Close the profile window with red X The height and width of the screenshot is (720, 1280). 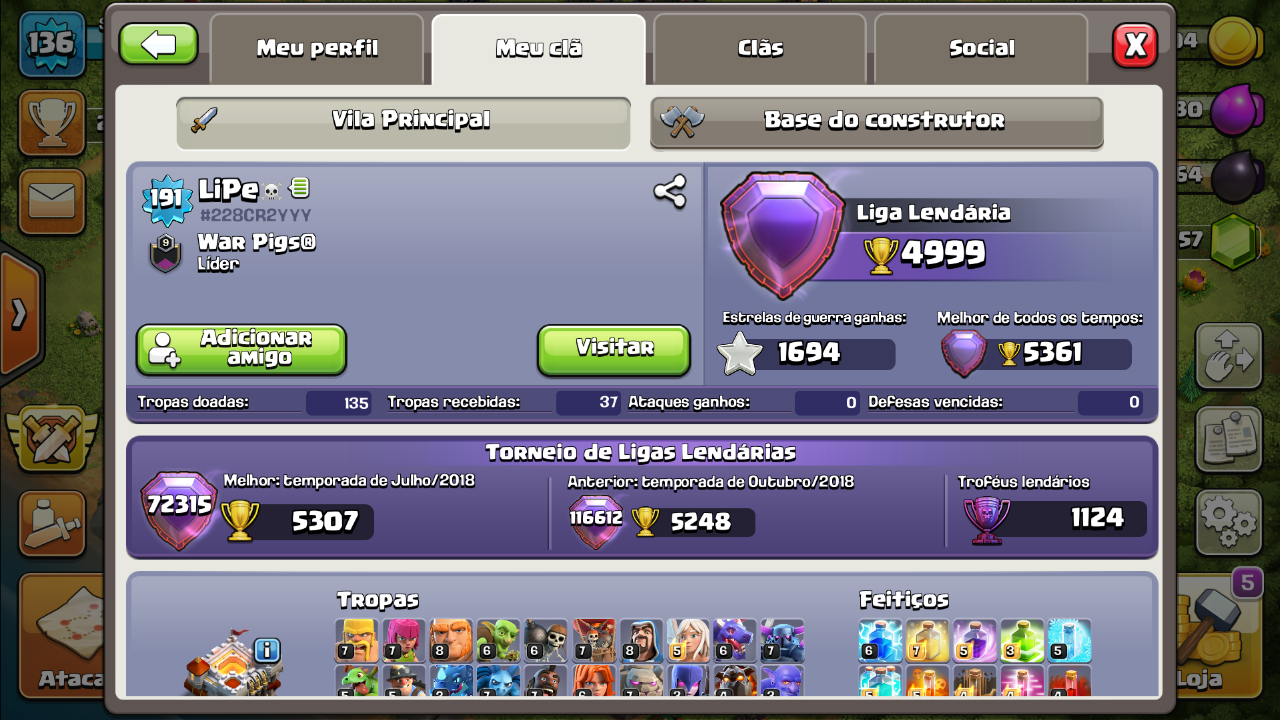tap(1135, 45)
